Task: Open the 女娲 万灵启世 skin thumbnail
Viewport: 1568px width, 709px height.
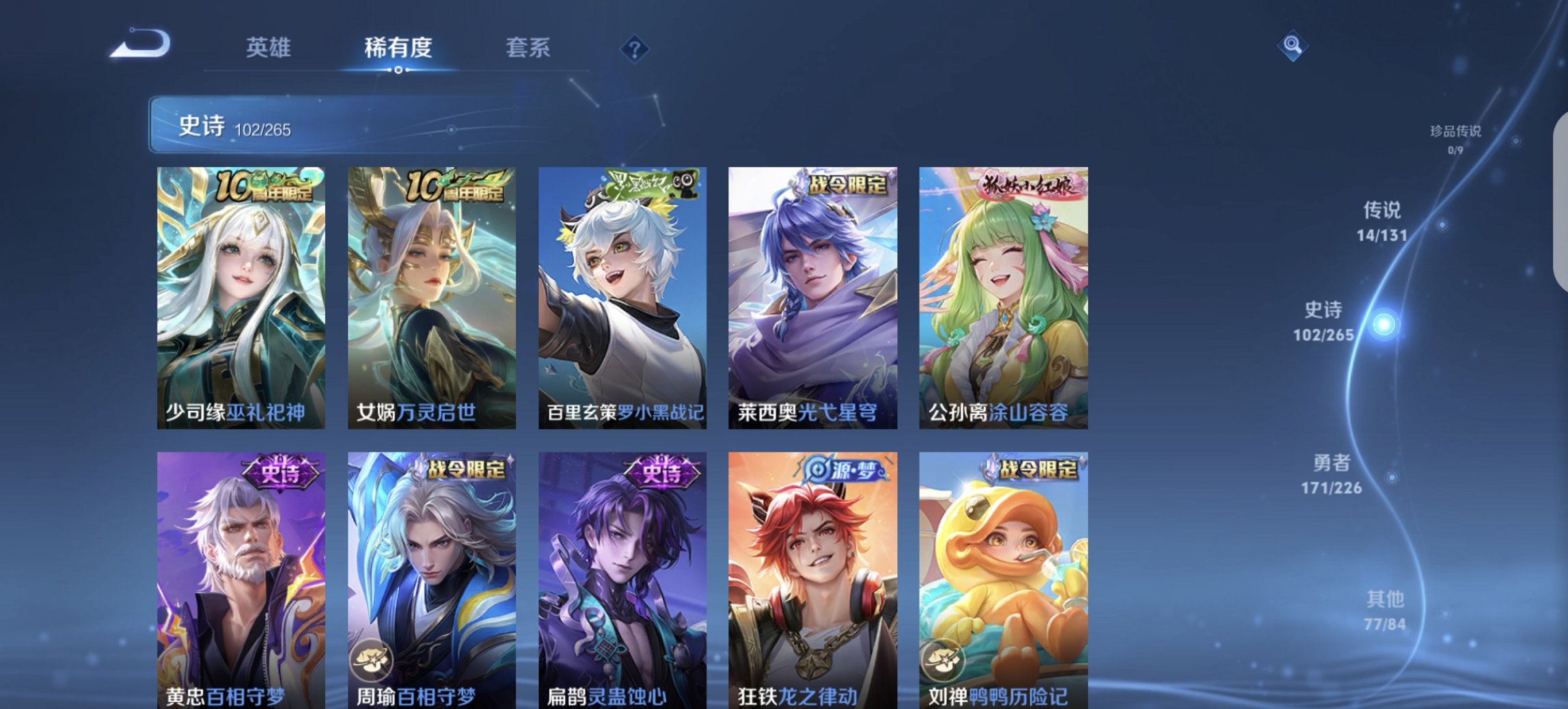Action: [x=432, y=294]
